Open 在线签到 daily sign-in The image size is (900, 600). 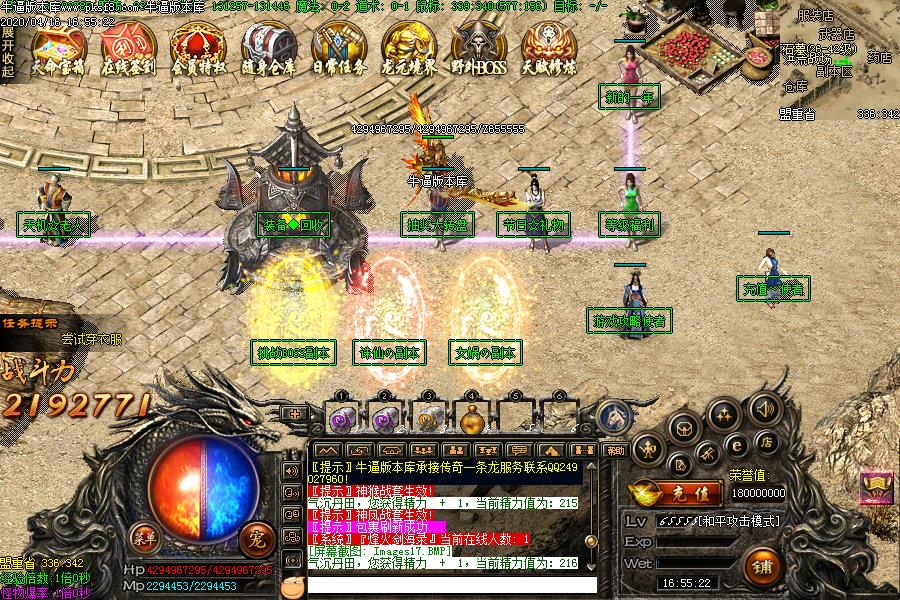128,50
